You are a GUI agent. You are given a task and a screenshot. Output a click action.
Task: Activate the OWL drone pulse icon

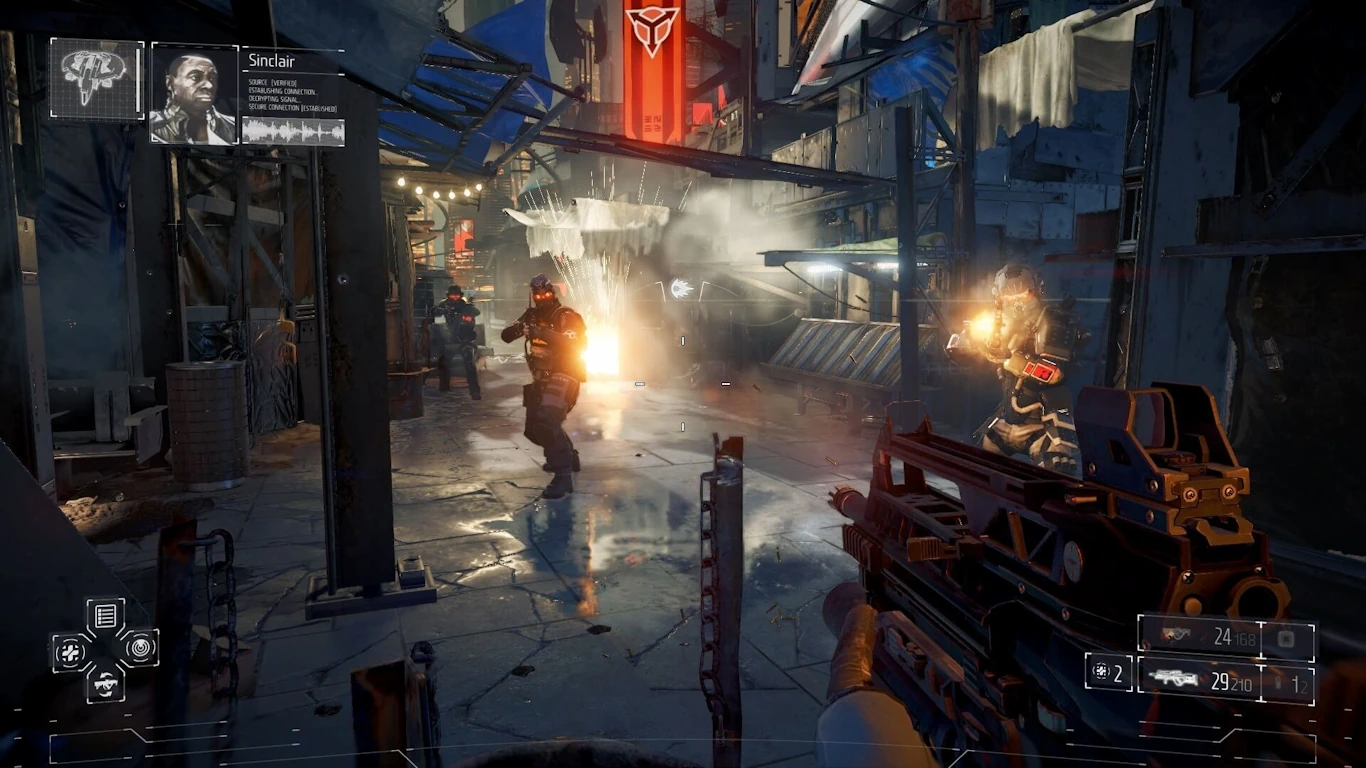(x=140, y=648)
